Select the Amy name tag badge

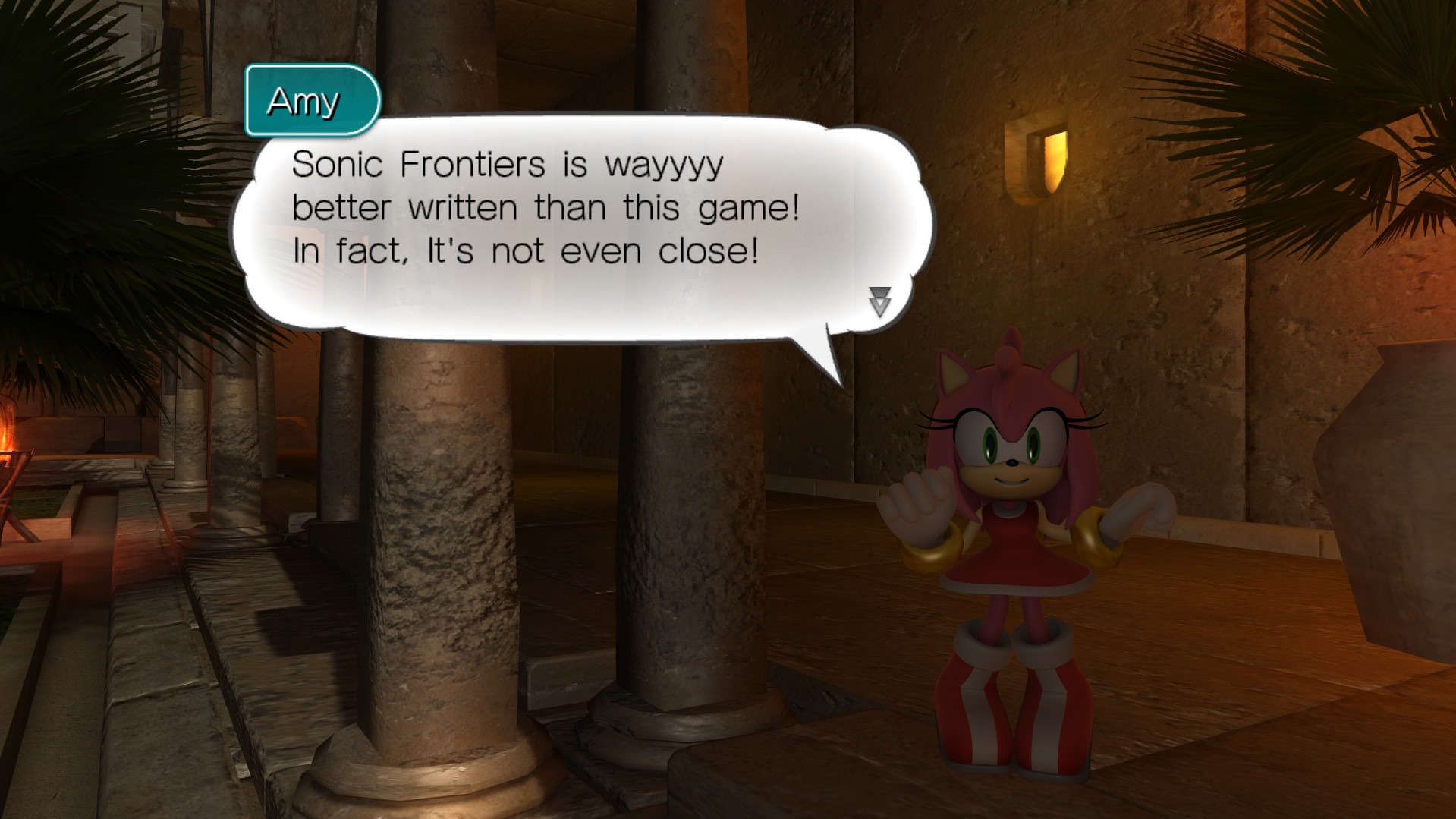click(311, 101)
